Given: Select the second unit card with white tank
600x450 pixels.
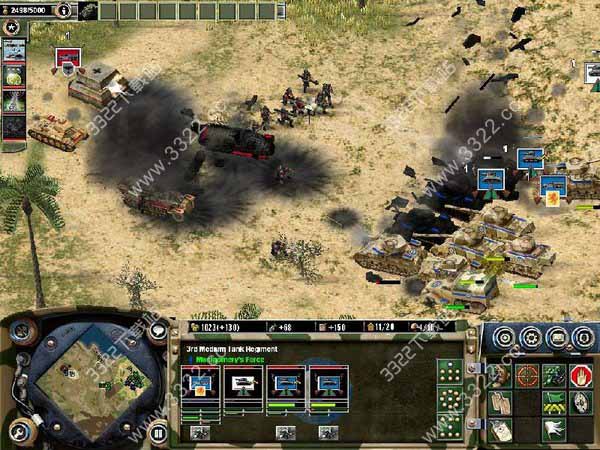Looking at the screenshot, I should pos(243,383).
